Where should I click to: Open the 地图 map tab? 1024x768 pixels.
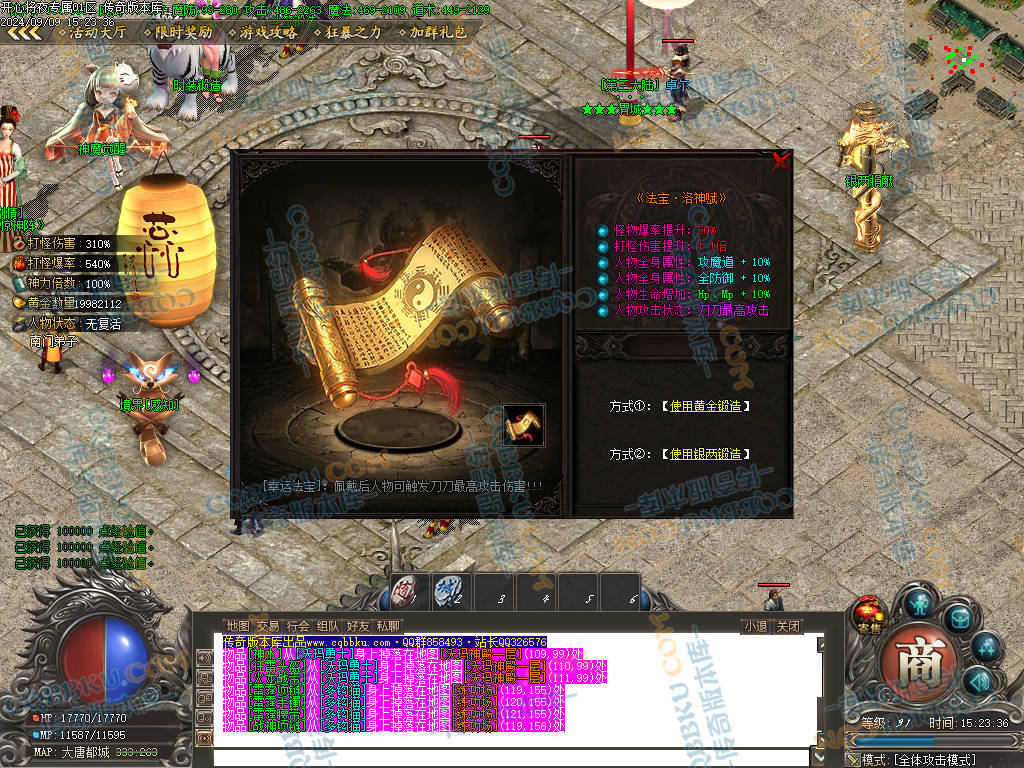238,626
